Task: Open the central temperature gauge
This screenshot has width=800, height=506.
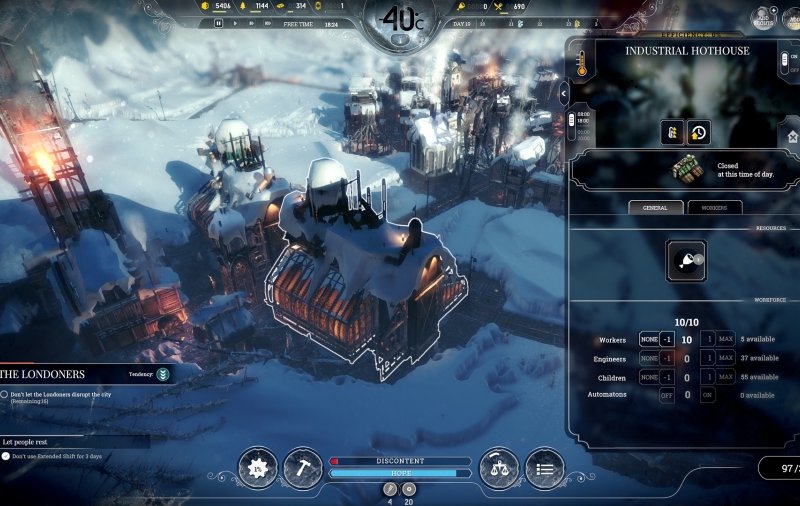Action: point(399,20)
